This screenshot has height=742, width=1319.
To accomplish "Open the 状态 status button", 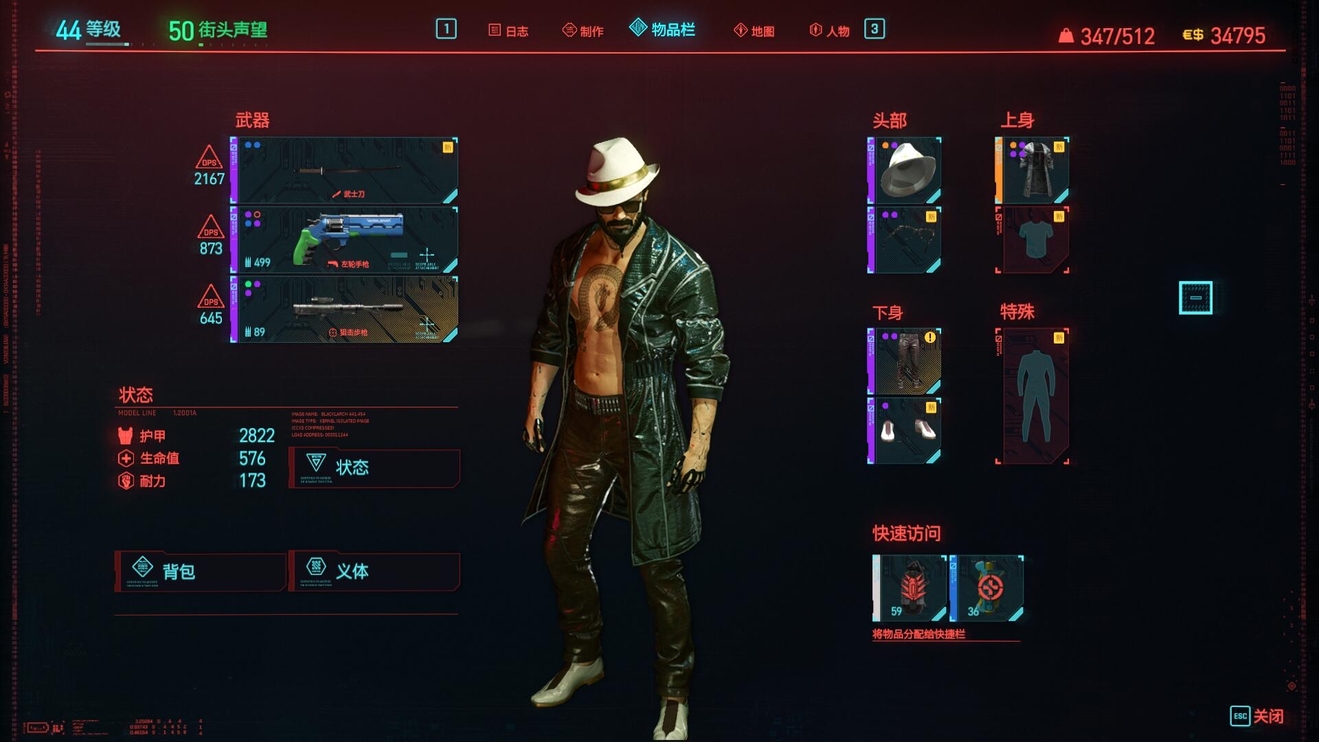I will [x=375, y=467].
